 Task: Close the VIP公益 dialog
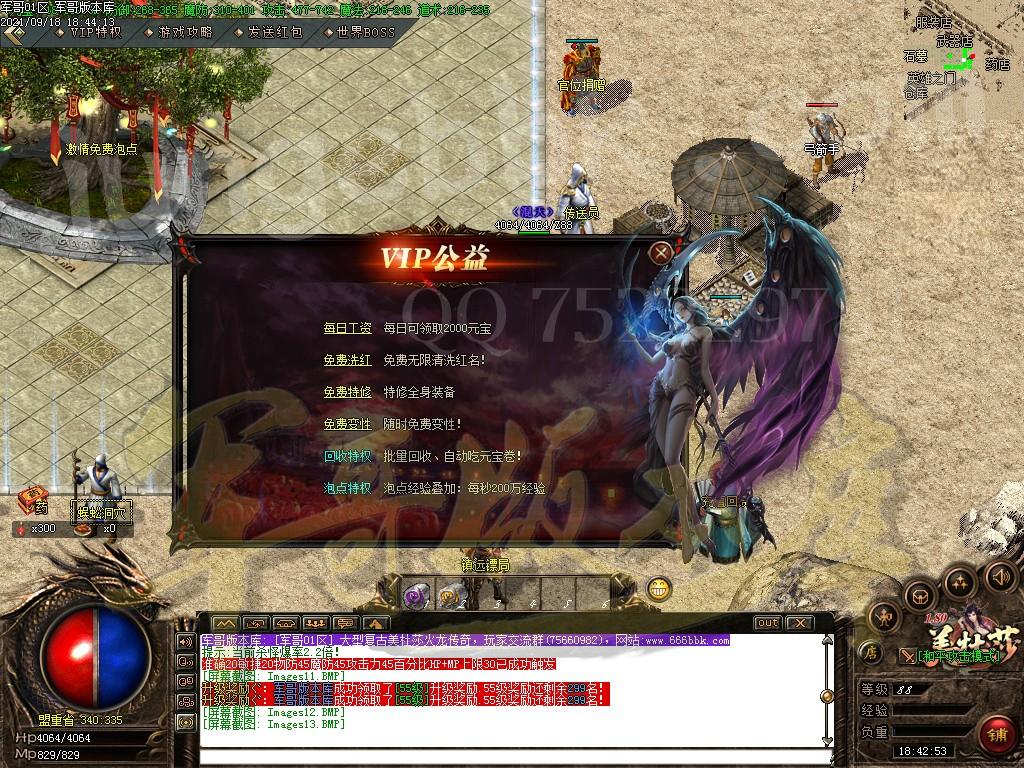point(660,253)
